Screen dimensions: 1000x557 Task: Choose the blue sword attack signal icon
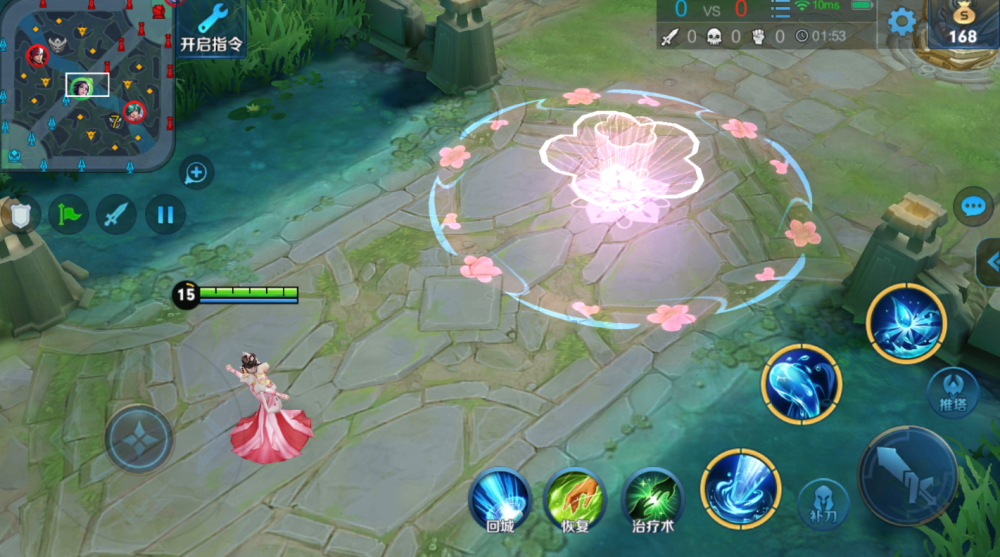117,213
